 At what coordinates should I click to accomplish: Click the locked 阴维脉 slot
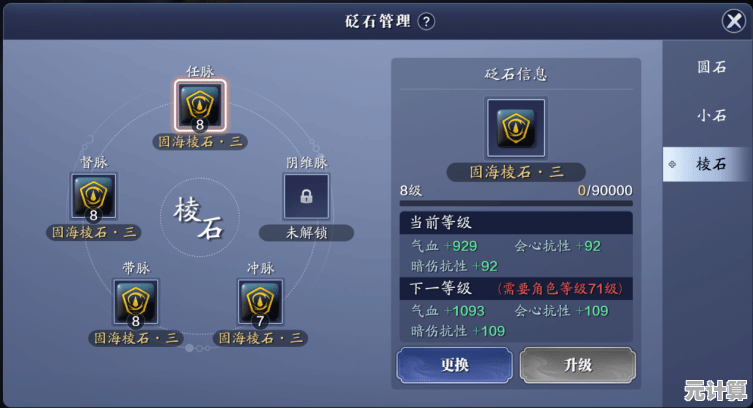pyautogui.click(x=306, y=196)
